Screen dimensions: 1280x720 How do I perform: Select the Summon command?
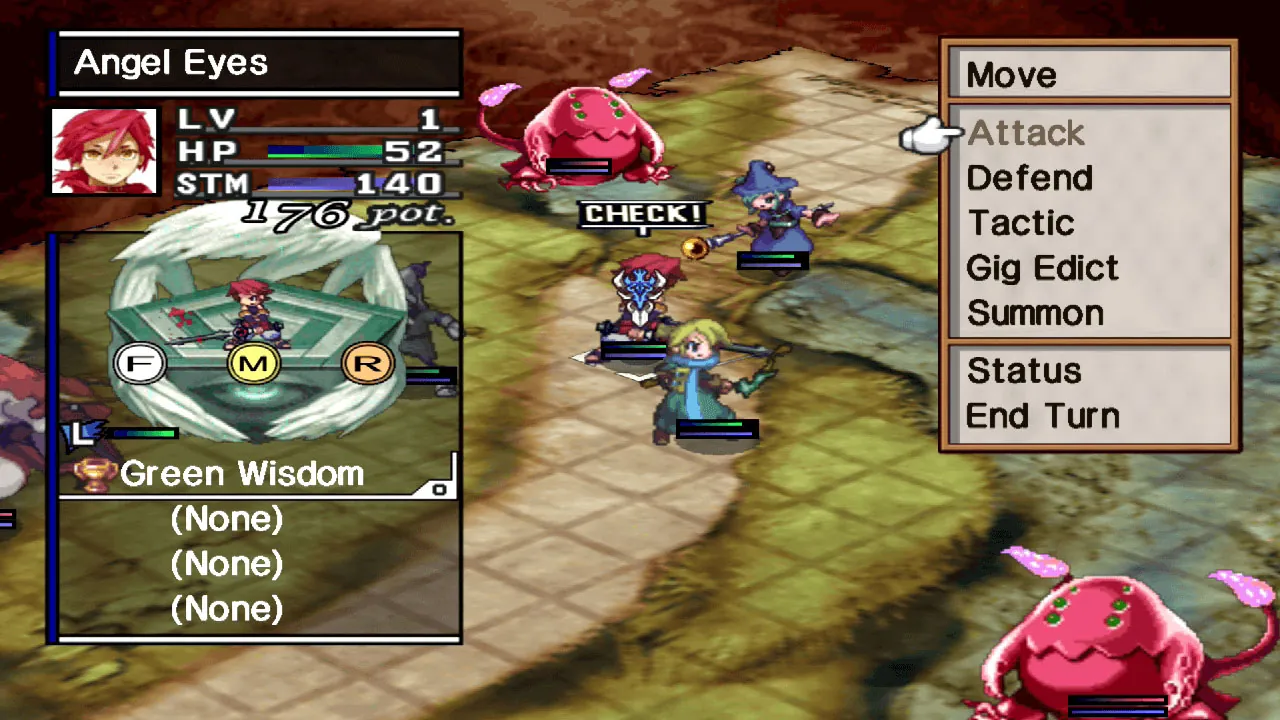click(x=1035, y=313)
